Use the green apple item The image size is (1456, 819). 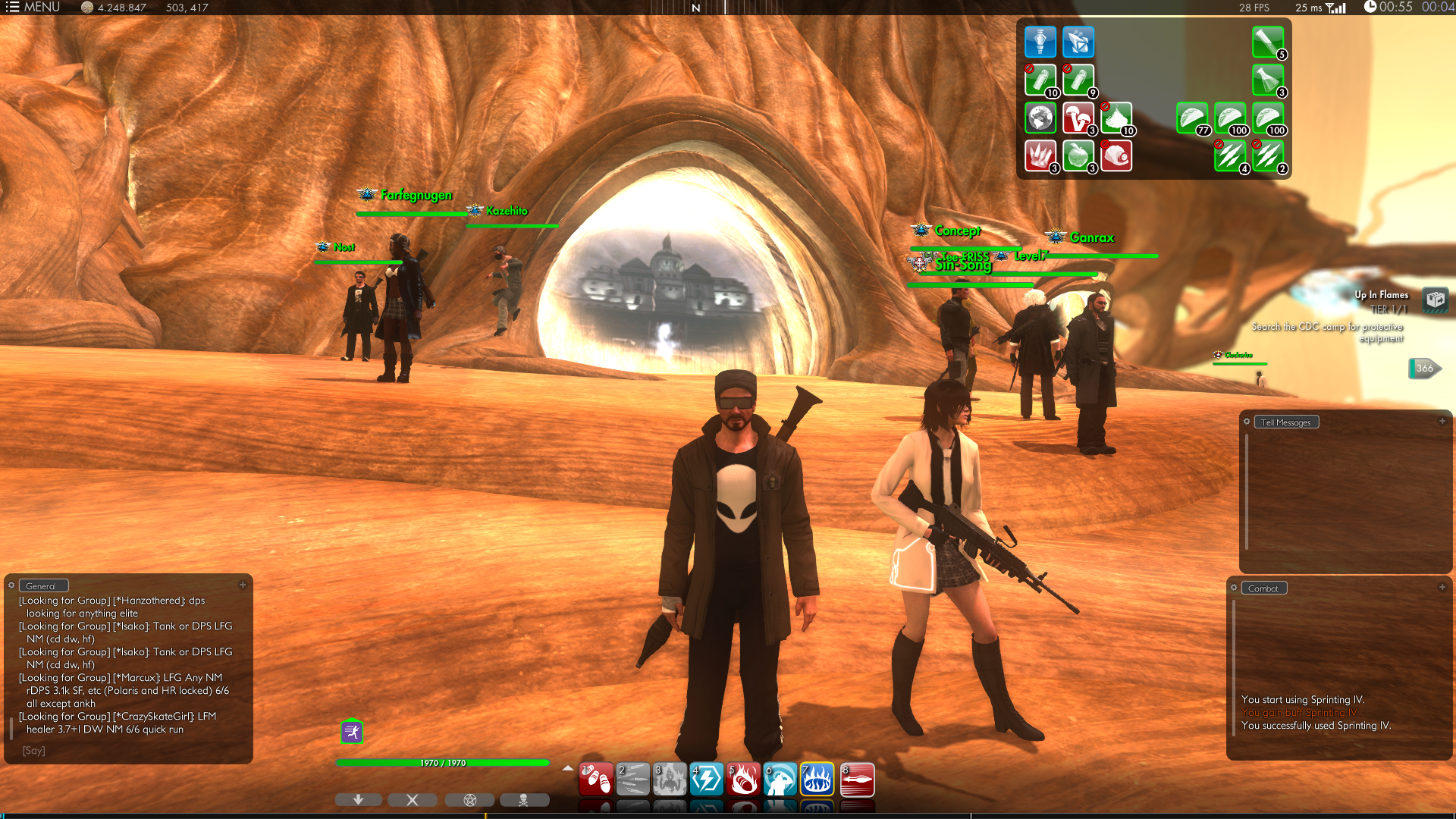click(x=1078, y=156)
